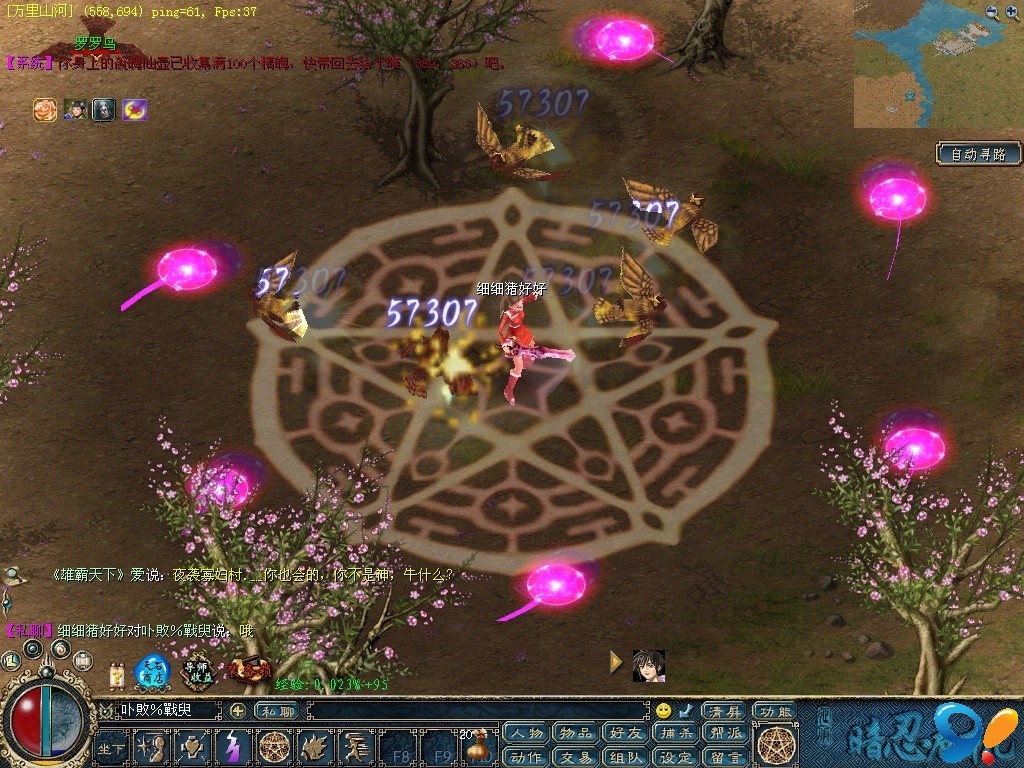Viewport: 1024px width, 768px height.
Task: Use the 坐下 sit-down hotbar action
Action: click(x=112, y=747)
